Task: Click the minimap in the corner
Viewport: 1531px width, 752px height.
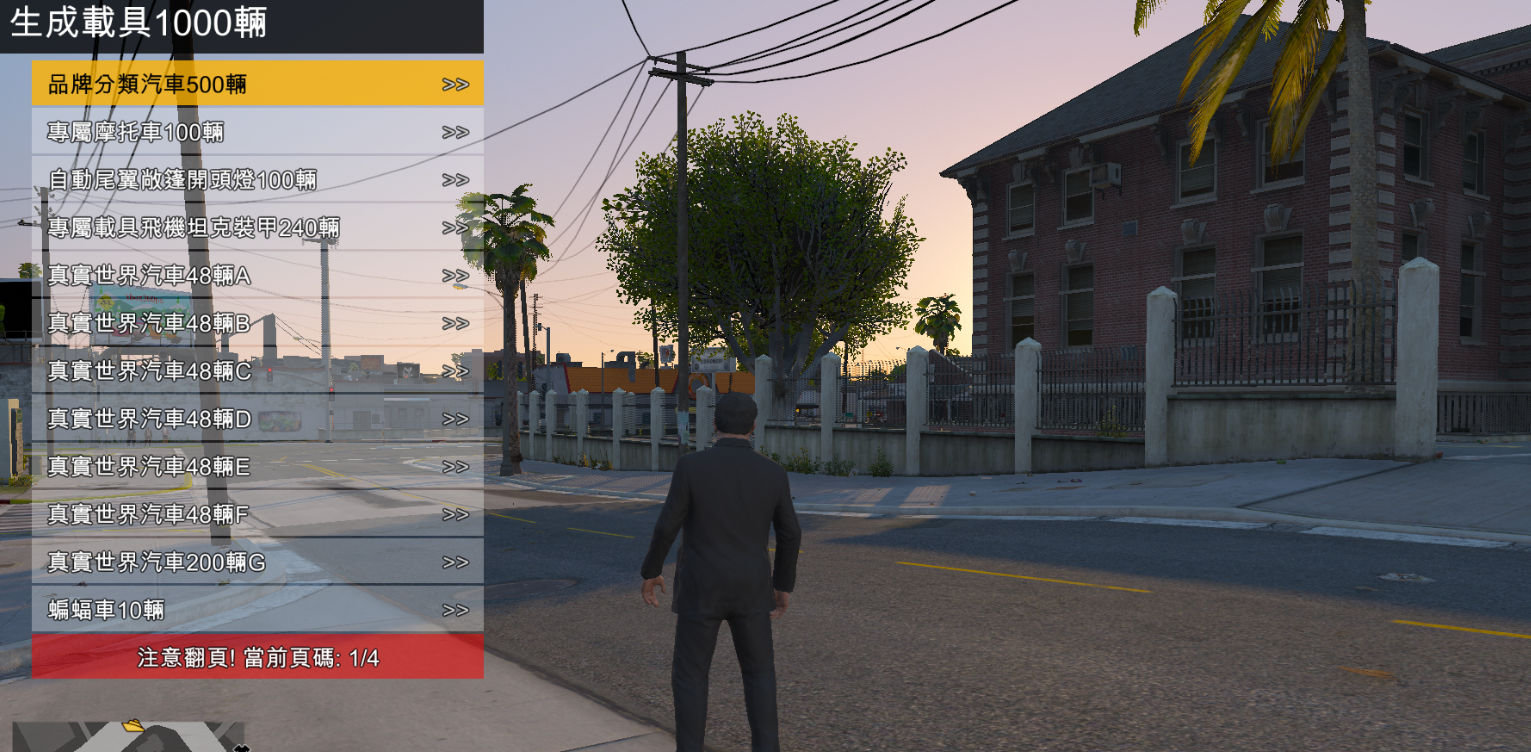Action: point(128,737)
